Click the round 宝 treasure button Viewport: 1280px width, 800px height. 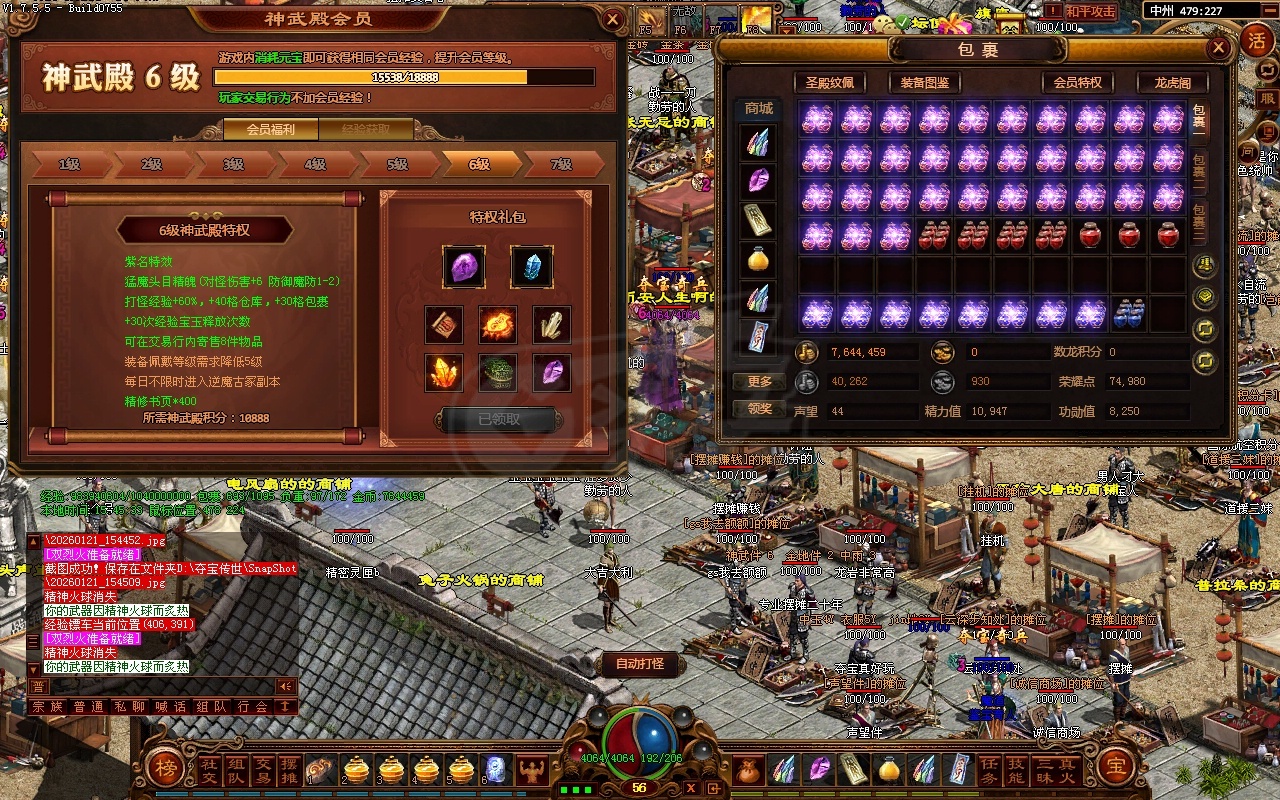click(x=1115, y=767)
